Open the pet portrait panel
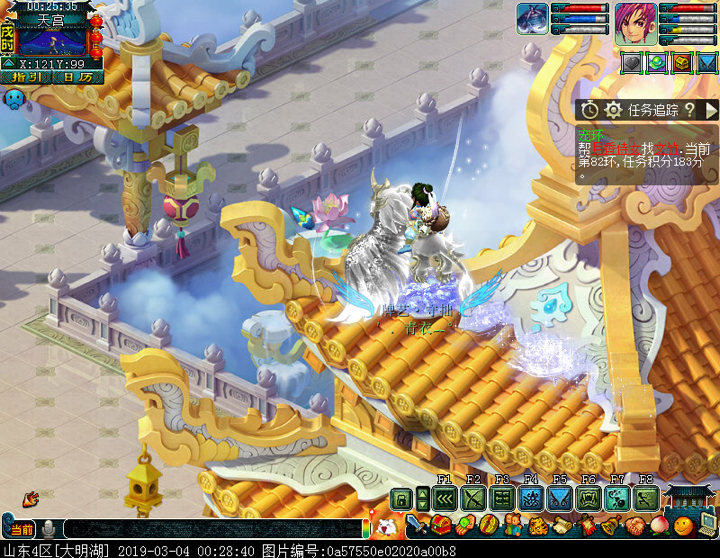The width and height of the screenshot is (720, 558). pos(532,18)
